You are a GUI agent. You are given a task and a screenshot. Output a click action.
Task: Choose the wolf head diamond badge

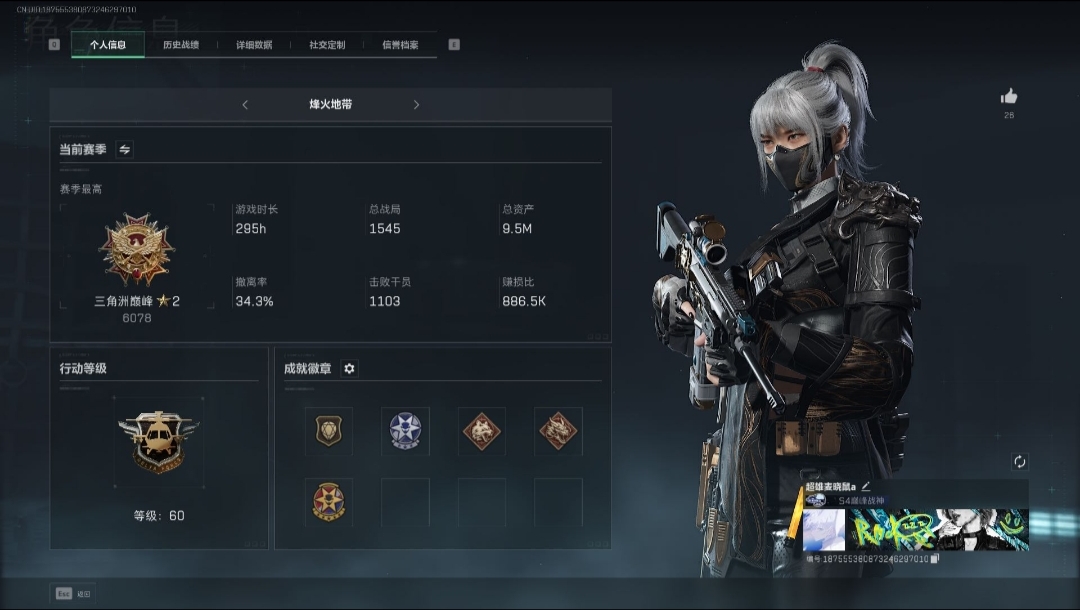(481, 430)
